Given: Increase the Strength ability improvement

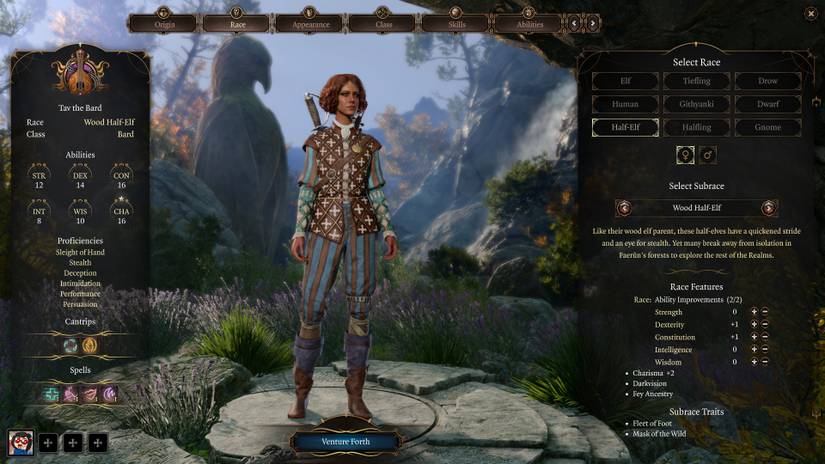Looking at the screenshot, I should (754, 312).
